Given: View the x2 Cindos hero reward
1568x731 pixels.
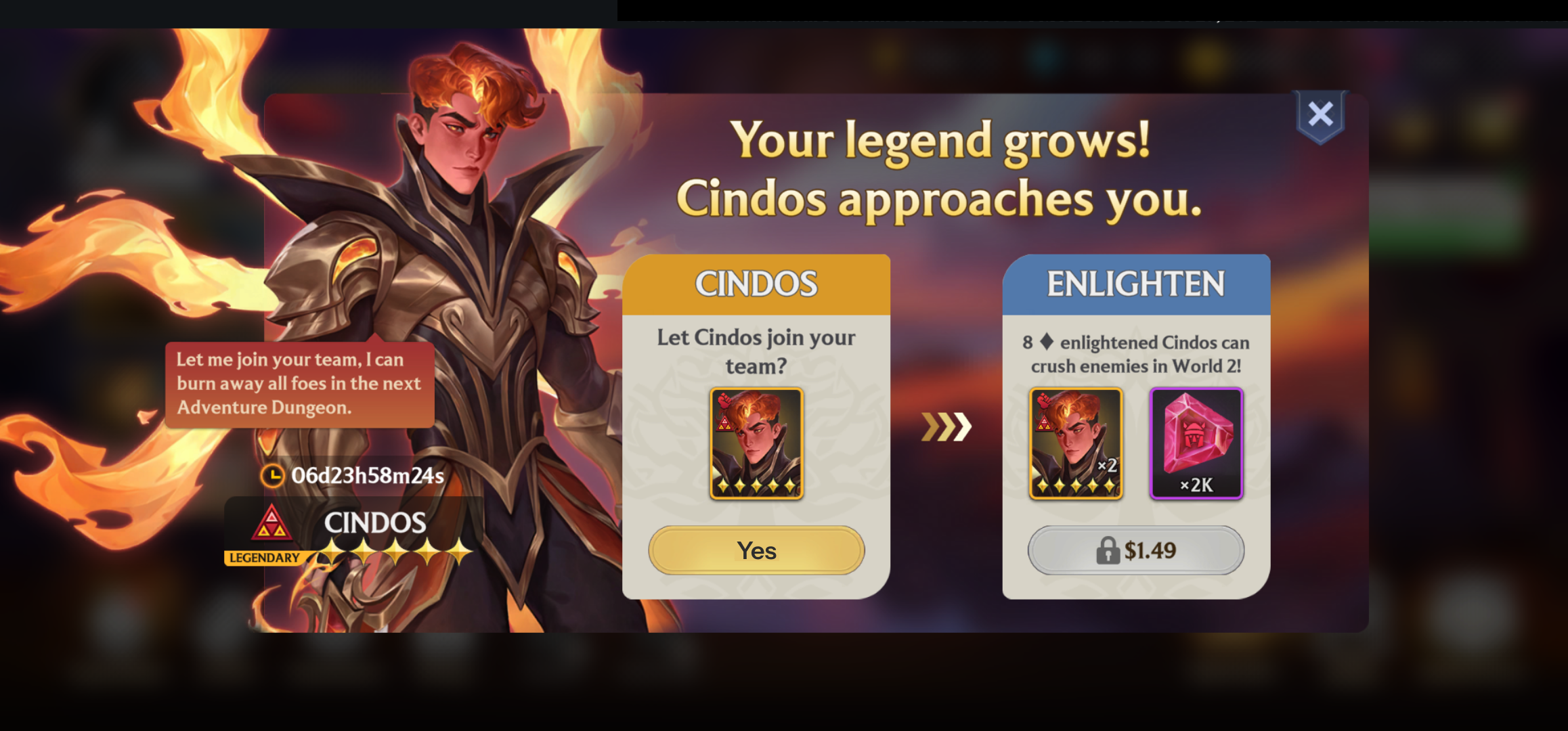Looking at the screenshot, I should click(x=1076, y=443).
